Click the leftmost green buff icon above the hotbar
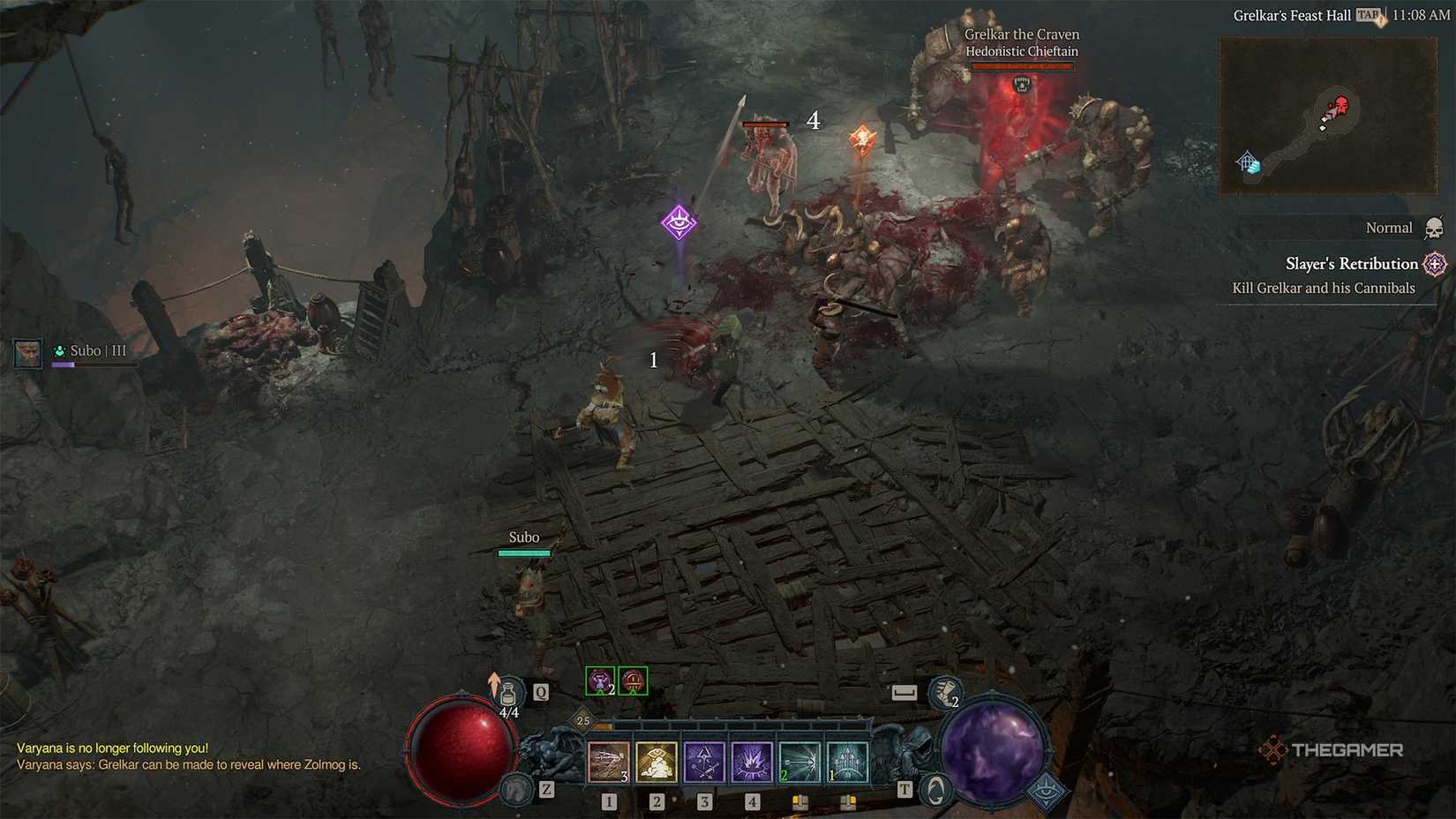 tap(599, 680)
